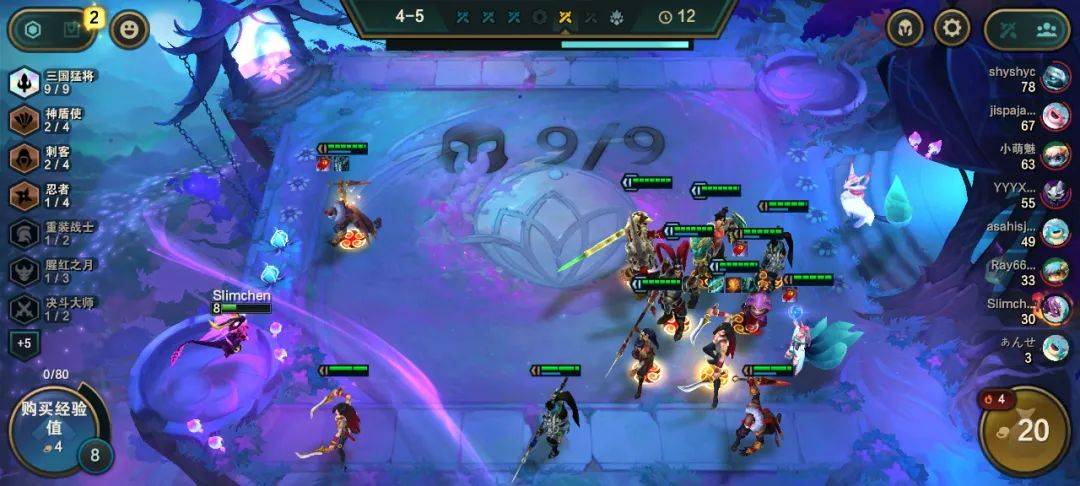Viewport: 1080px width, 486px height.
Task: Switch to the players list toggle
Action: point(1047,30)
